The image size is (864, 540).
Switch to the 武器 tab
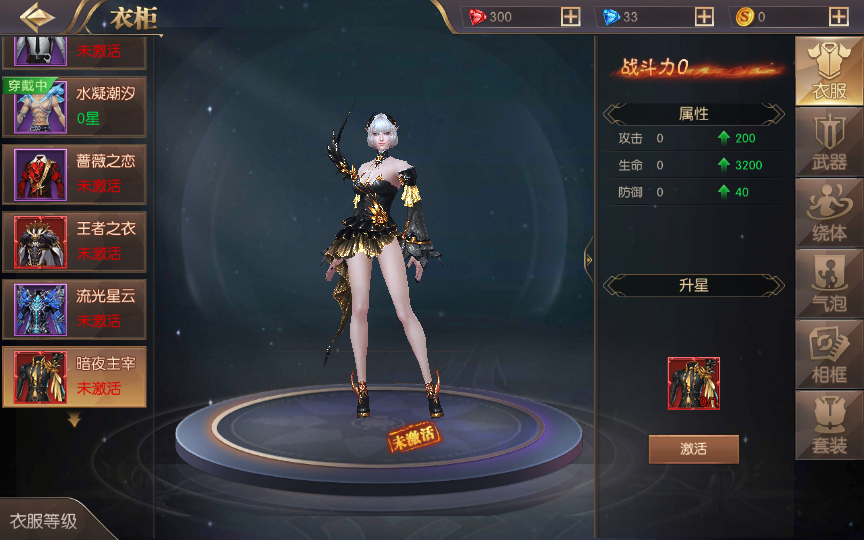pos(829,143)
